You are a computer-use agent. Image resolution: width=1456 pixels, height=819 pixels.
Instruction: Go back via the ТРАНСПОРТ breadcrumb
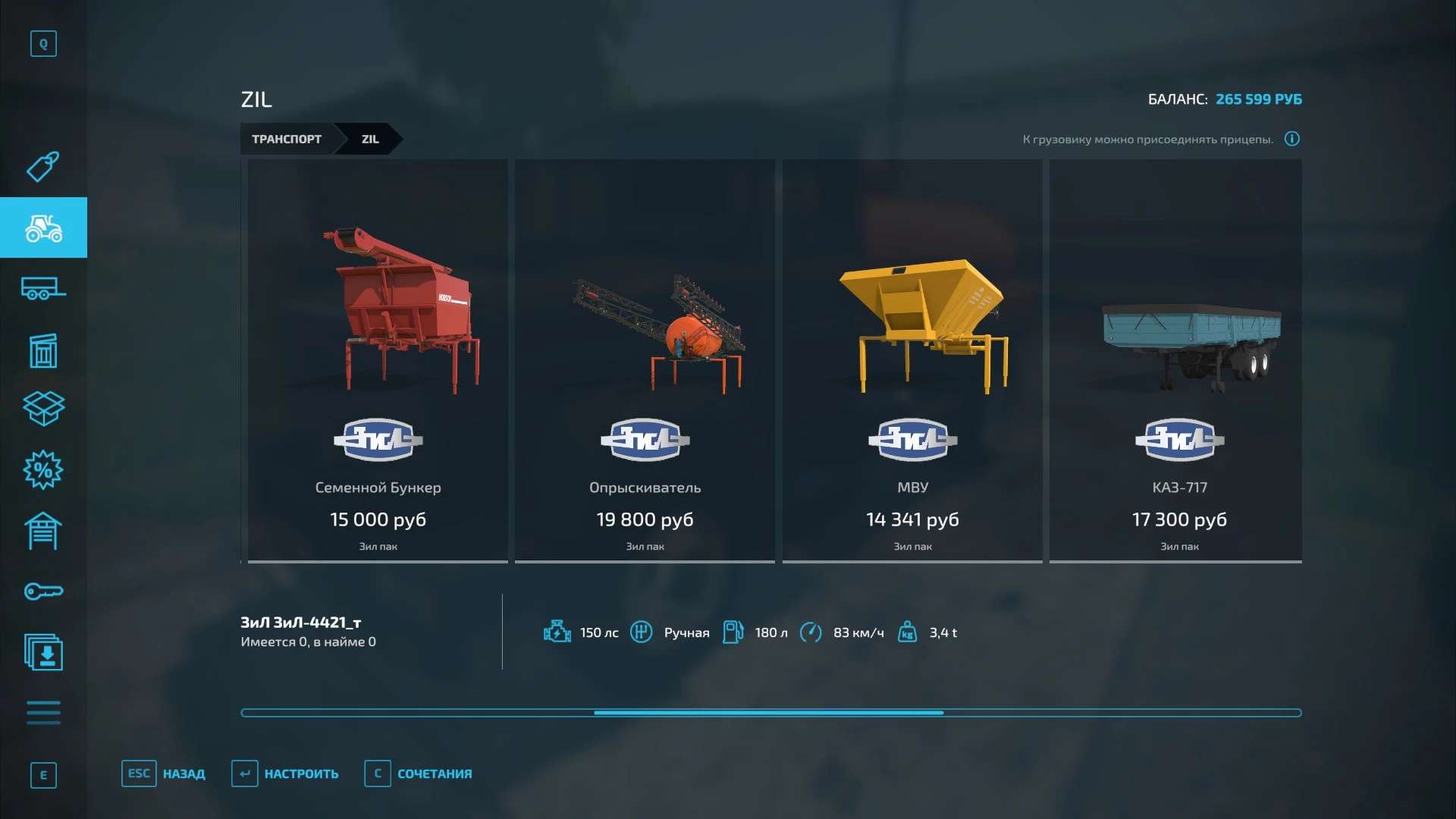[287, 140]
